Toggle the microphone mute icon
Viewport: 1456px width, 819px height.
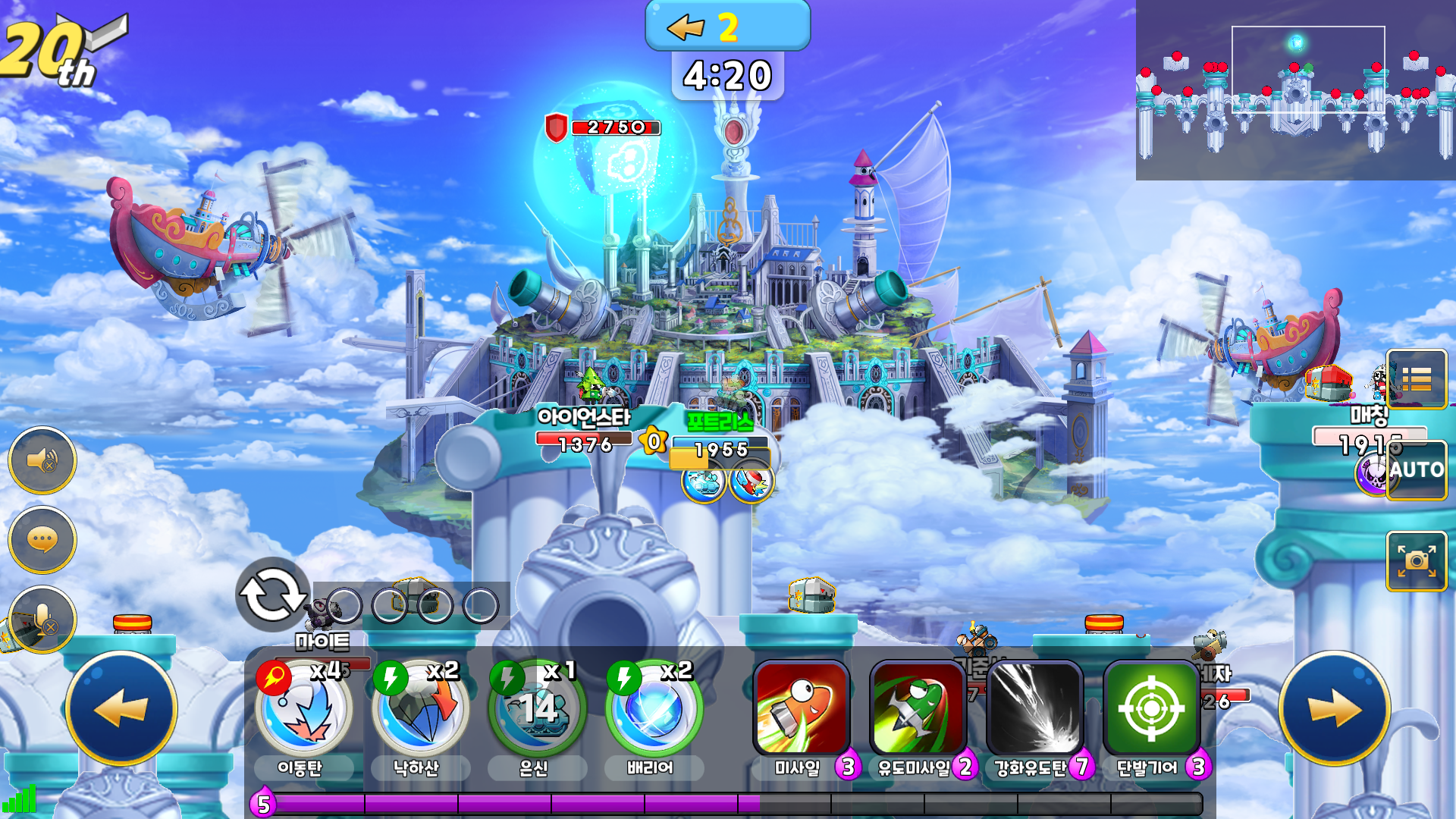42,618
